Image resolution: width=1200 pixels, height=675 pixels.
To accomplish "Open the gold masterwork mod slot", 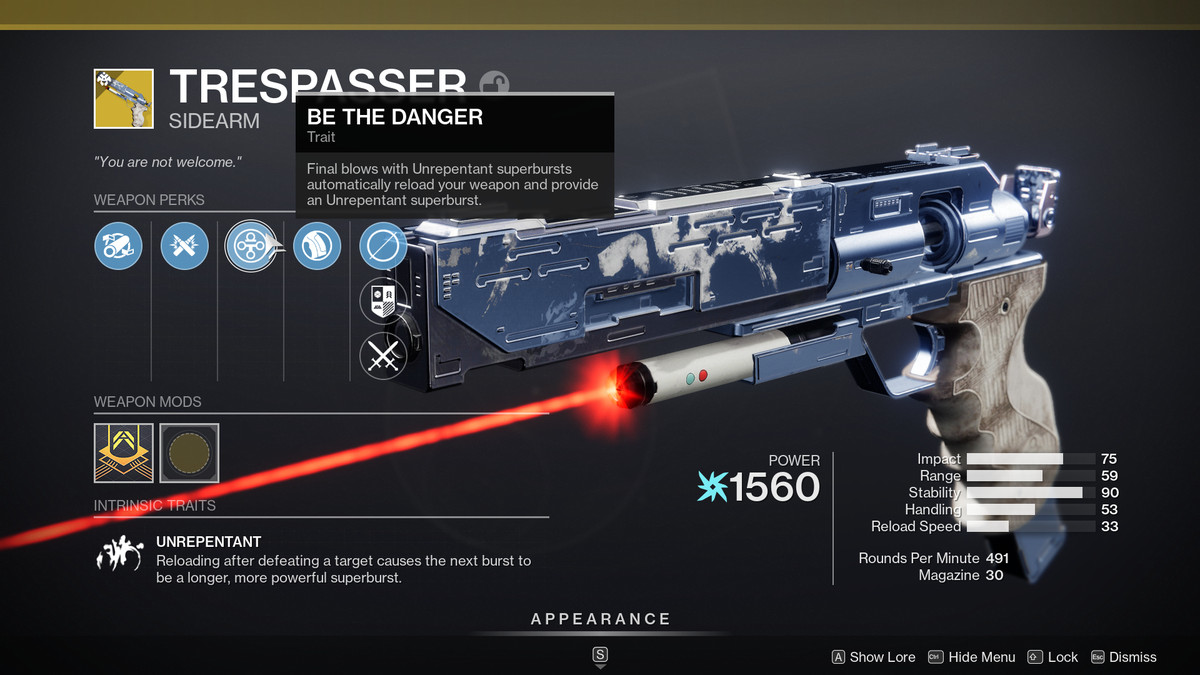I will (123, 453).
